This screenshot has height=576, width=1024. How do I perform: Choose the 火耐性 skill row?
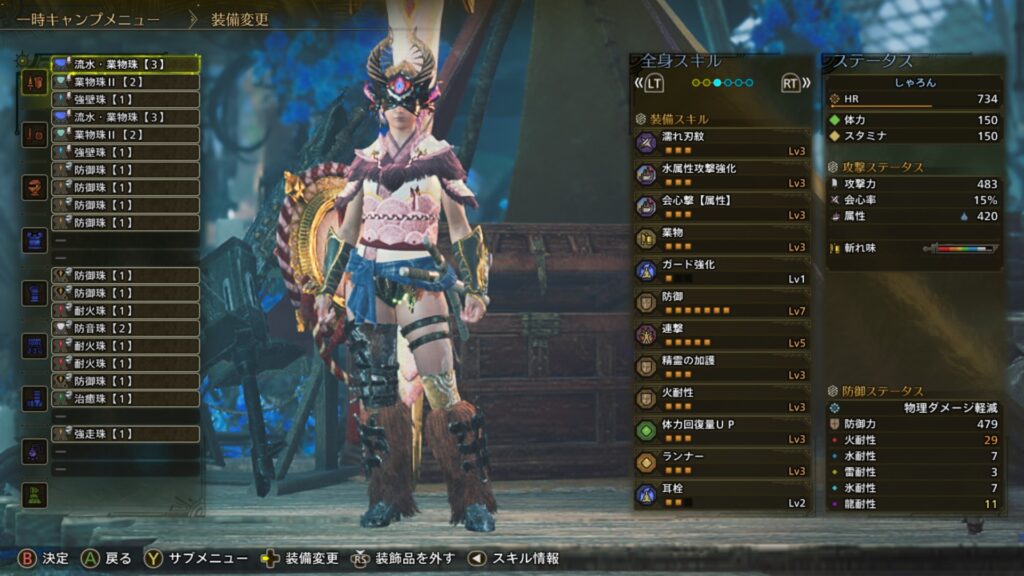click(721, 399)
